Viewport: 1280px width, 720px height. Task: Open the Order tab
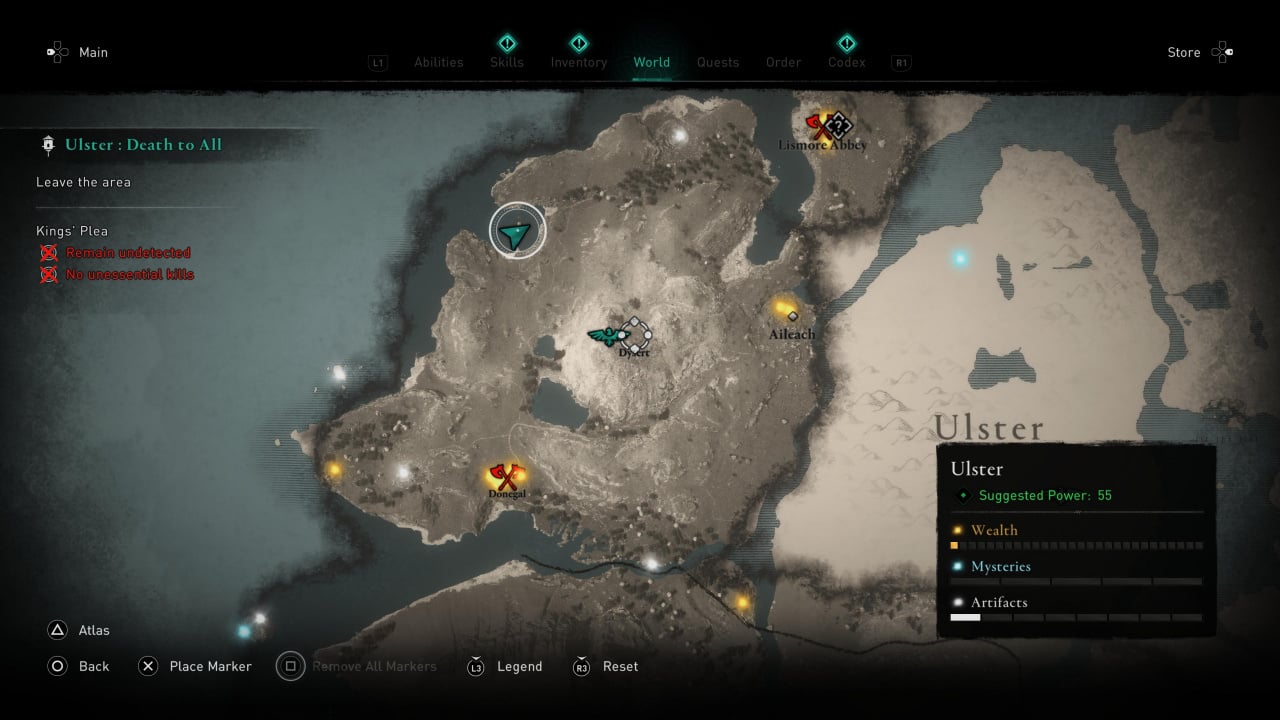coord(783,62)
